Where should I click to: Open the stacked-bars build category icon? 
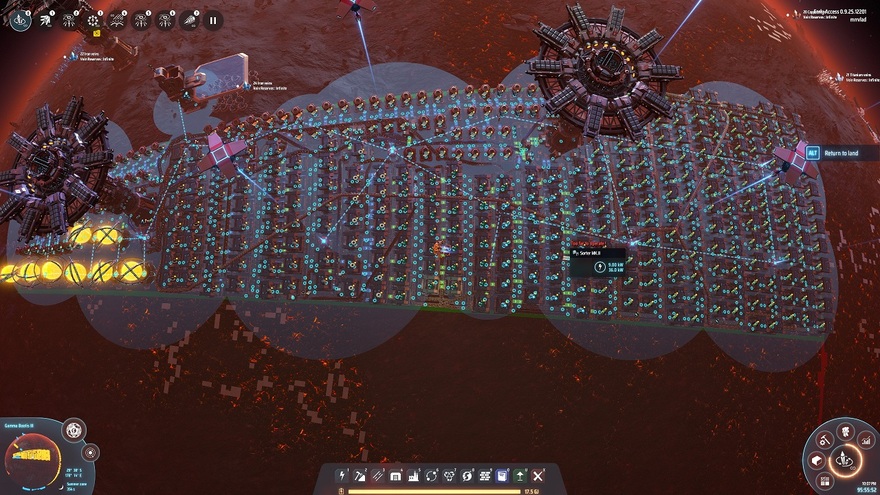(485, 476)
